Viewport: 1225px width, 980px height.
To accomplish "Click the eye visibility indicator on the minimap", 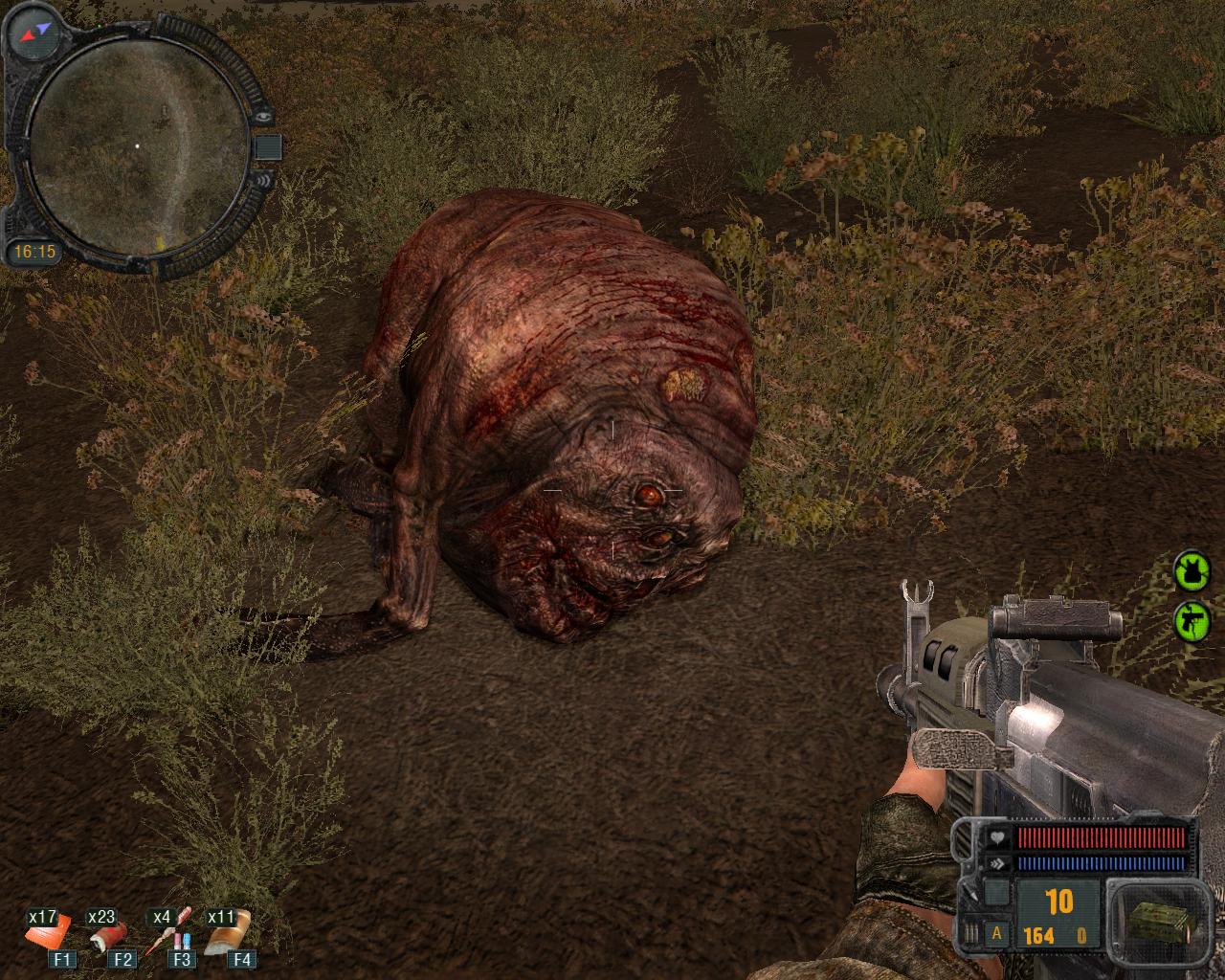I will pyautogui.click(x=265, y=116).
